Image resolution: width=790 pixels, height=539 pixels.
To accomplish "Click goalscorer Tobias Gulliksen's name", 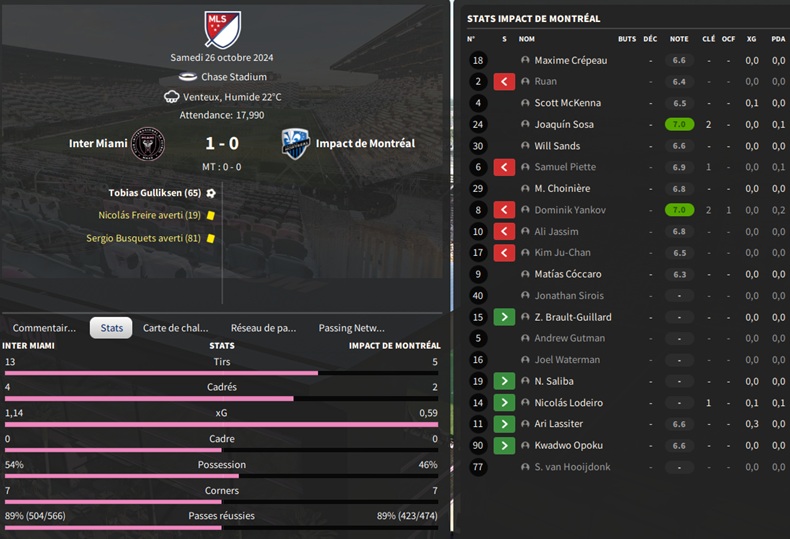I will pyautogui.click(x=154, y=192).
